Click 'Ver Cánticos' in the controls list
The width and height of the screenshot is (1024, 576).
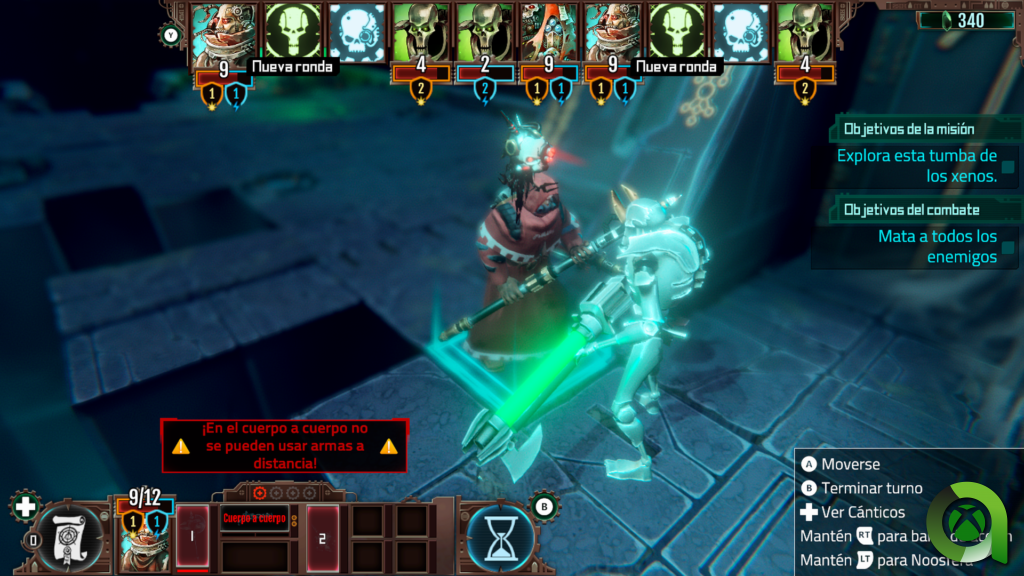[862, 512]
